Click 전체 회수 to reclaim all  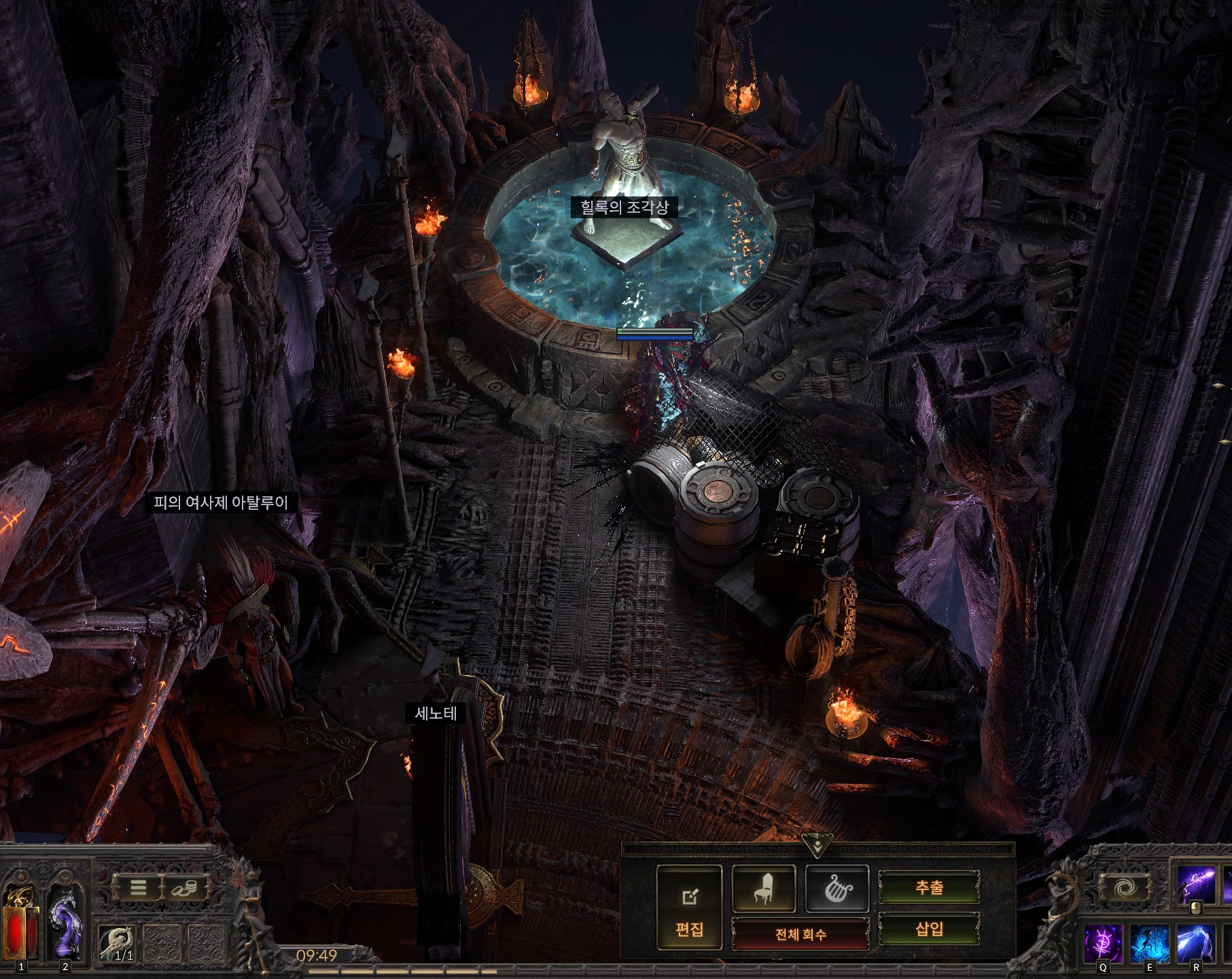[800, 934]
